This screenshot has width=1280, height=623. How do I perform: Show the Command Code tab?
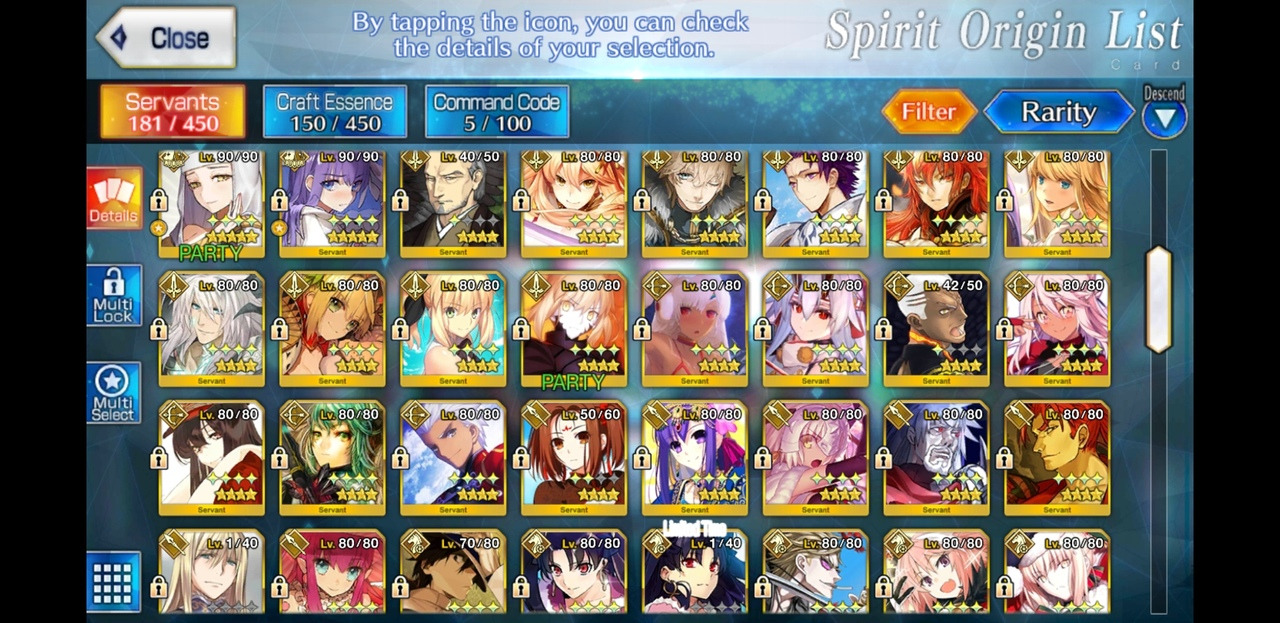[496, 111]
